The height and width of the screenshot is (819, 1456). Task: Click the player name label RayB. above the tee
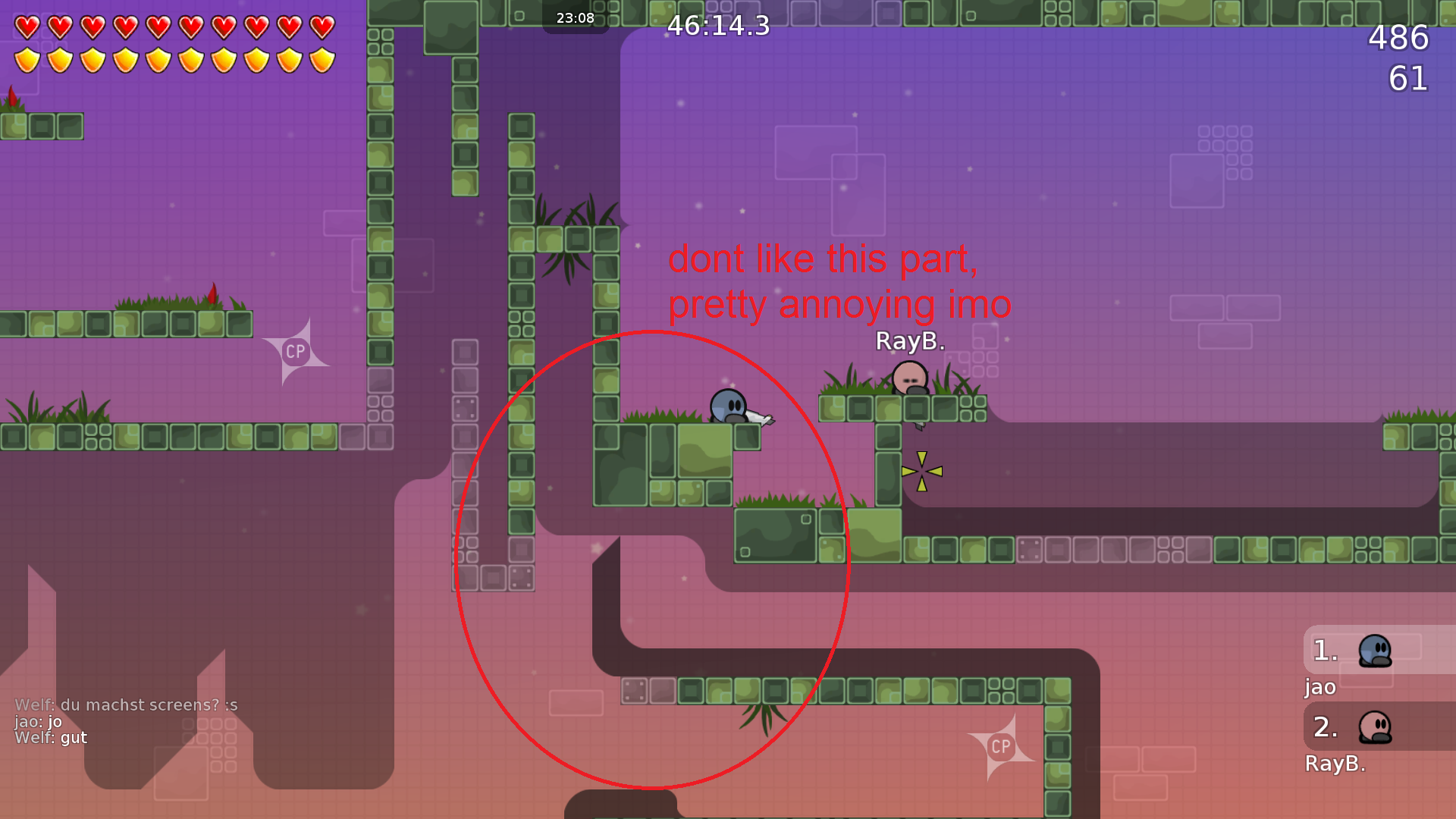910,341
